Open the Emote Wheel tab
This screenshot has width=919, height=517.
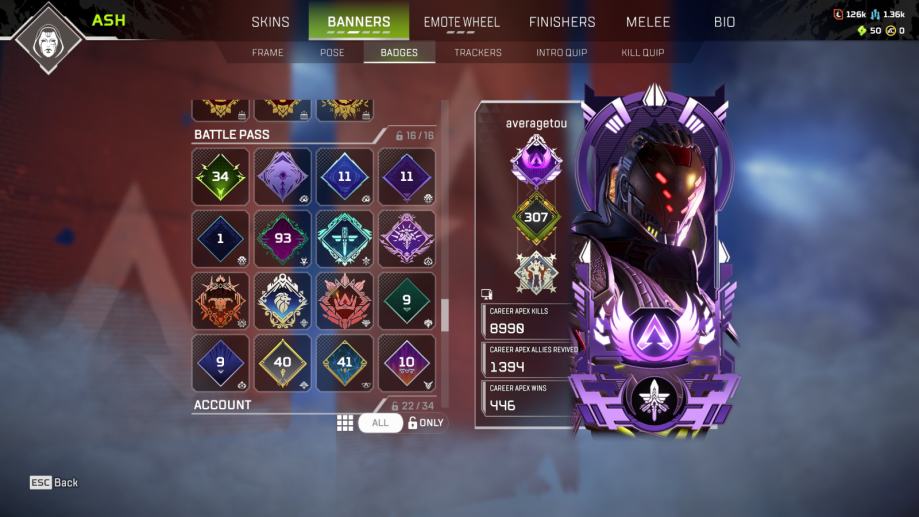[x=459, y=22]
